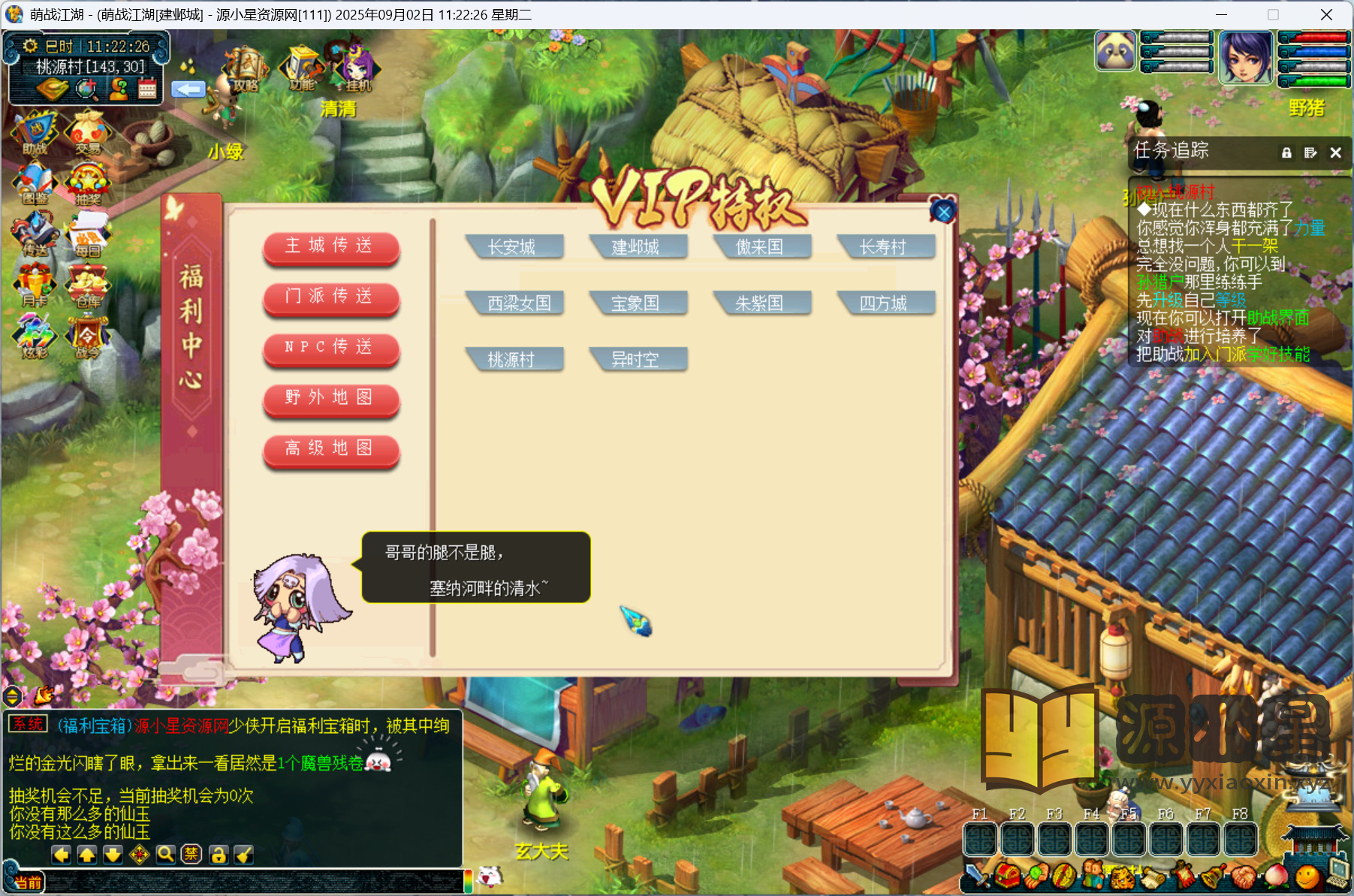Teleport to 长安城

(x=515, y=246)
